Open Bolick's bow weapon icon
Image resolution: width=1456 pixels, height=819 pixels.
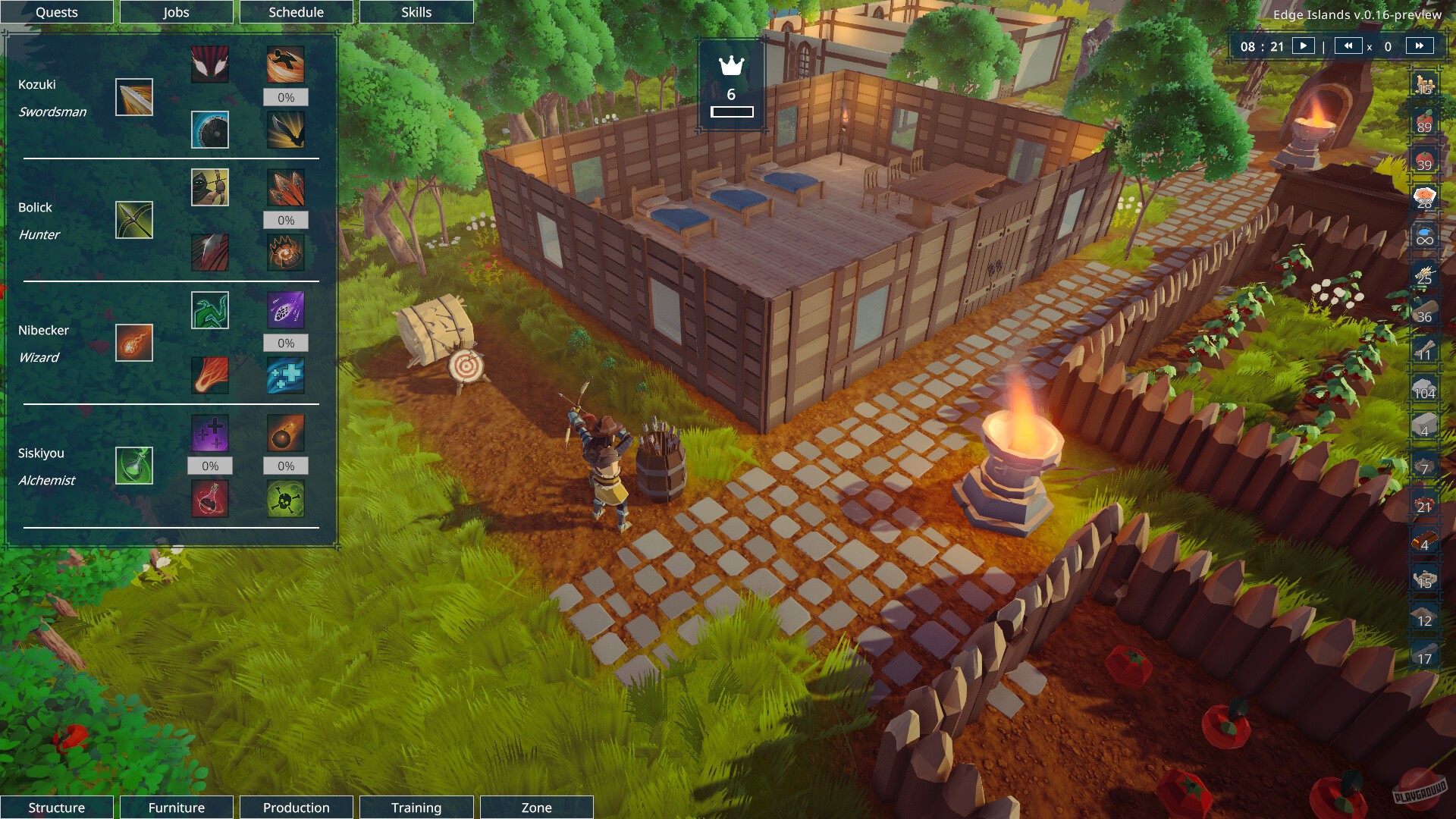[133, 220]
